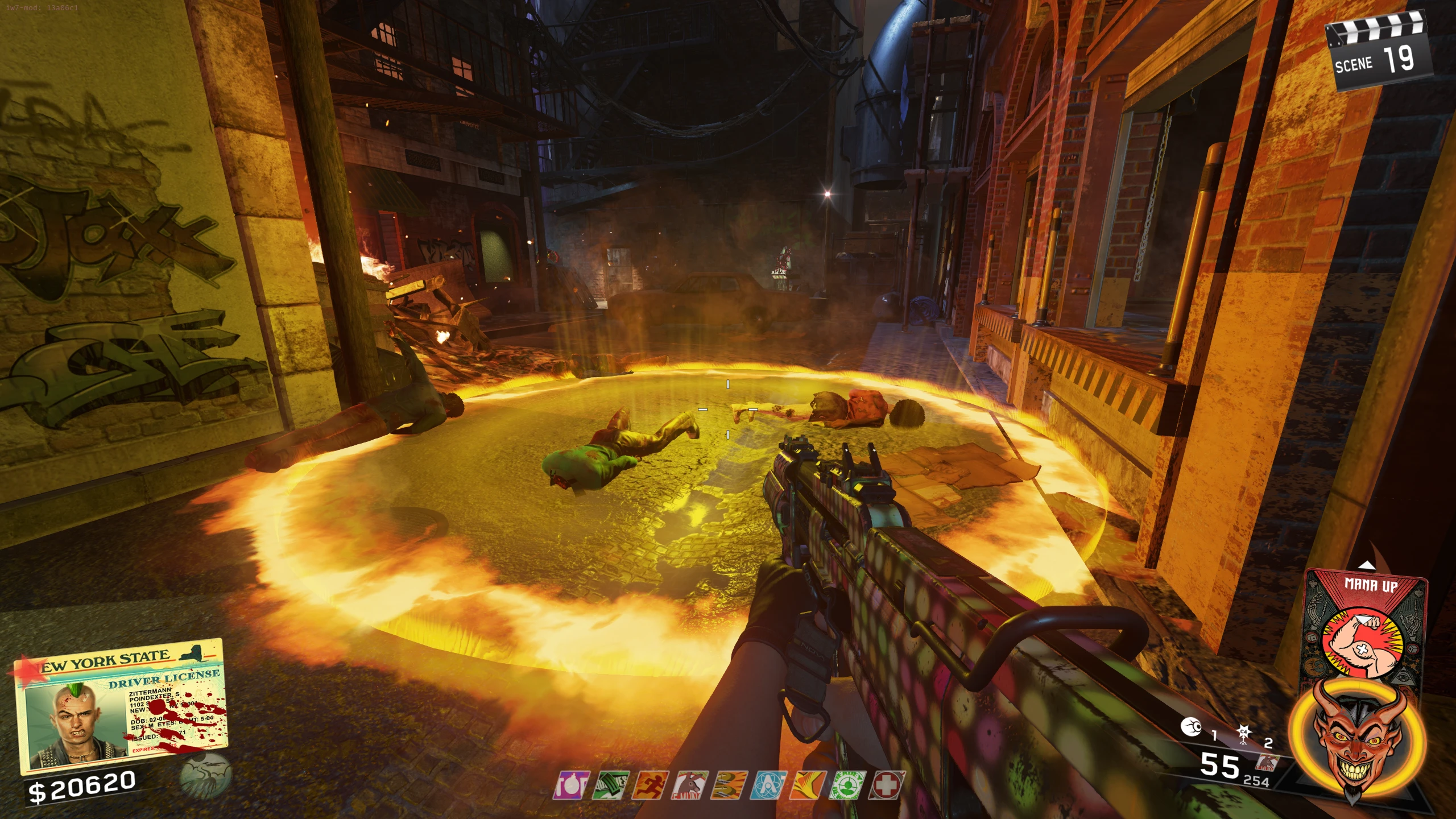Click the round bird token beside the cash
Viewport: 1456px width, 819px height.
coord(205,776)
